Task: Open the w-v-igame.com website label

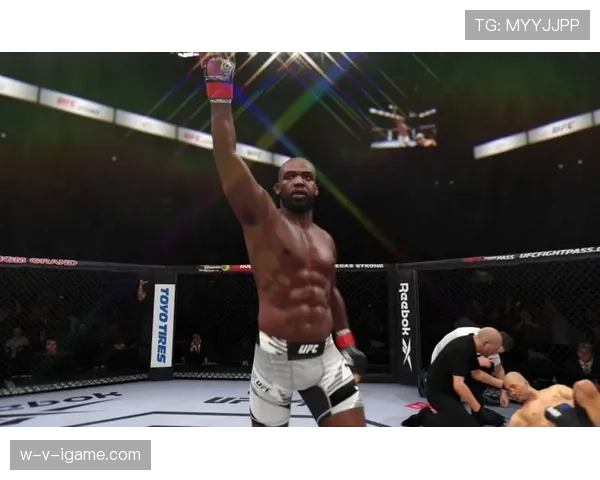Action: 80,455
